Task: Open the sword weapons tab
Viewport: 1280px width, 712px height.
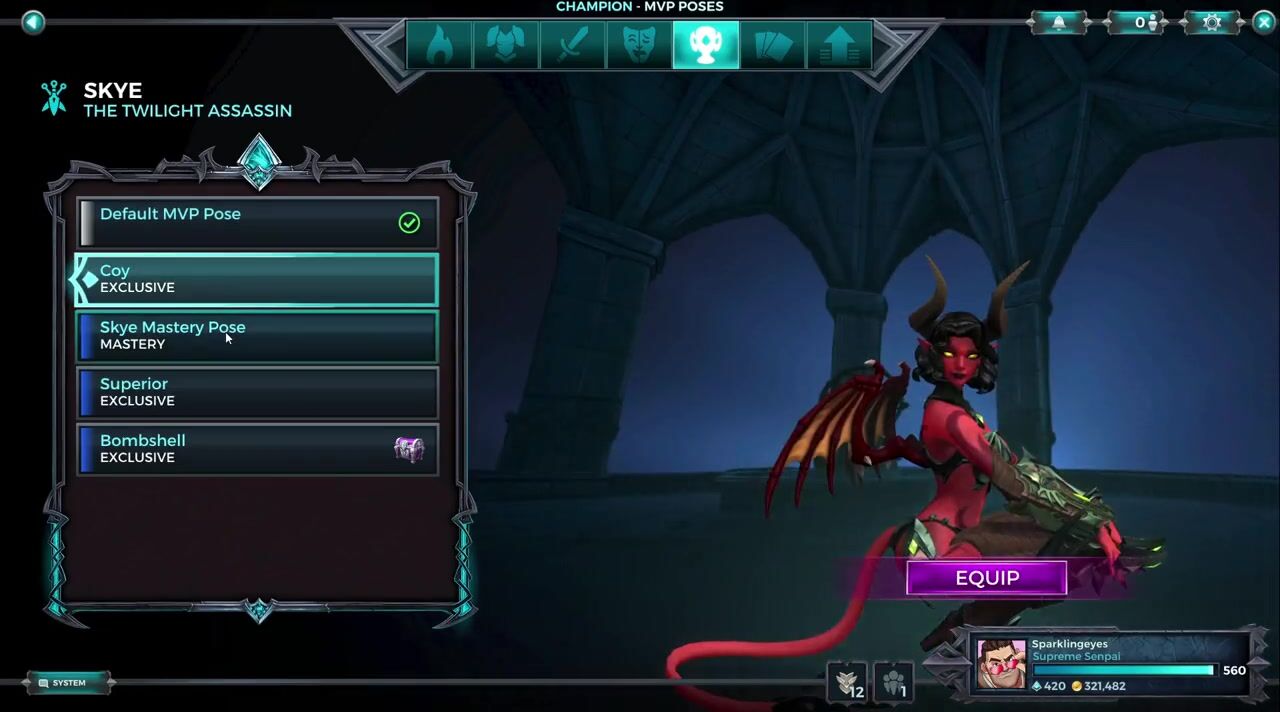Action: [572, 45]
